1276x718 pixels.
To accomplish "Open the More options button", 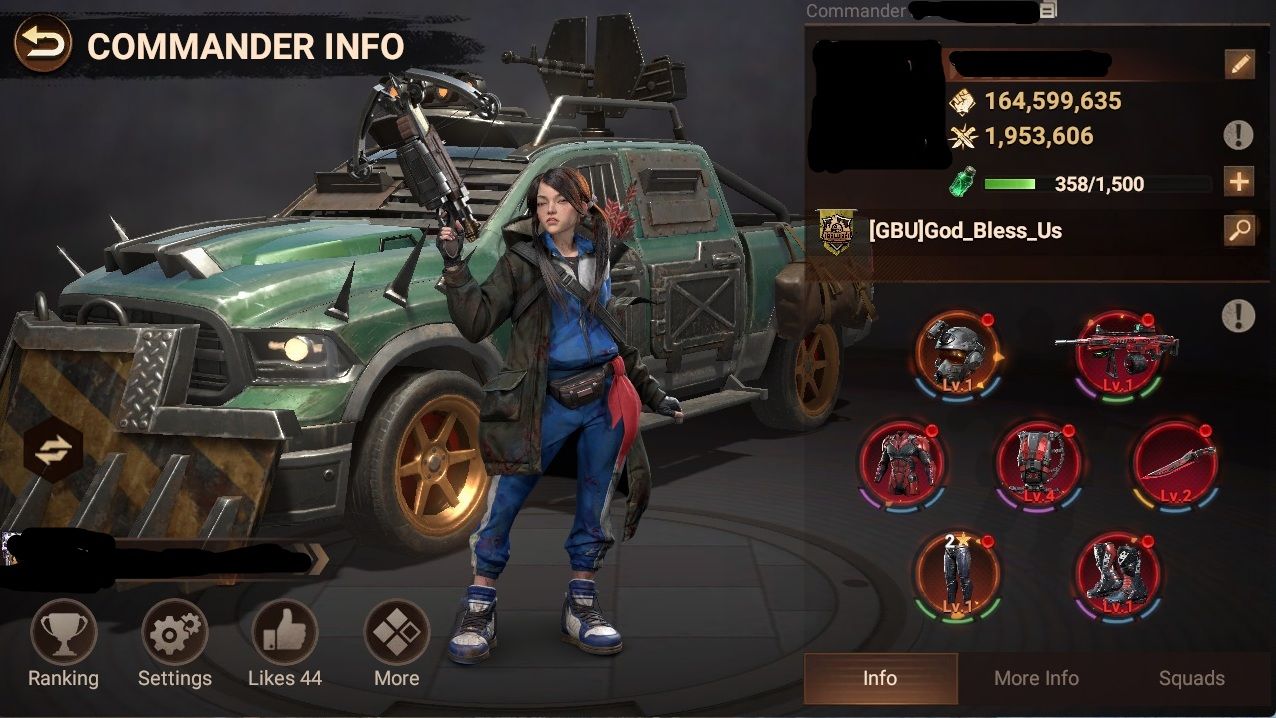I will [x=397, y=633].
